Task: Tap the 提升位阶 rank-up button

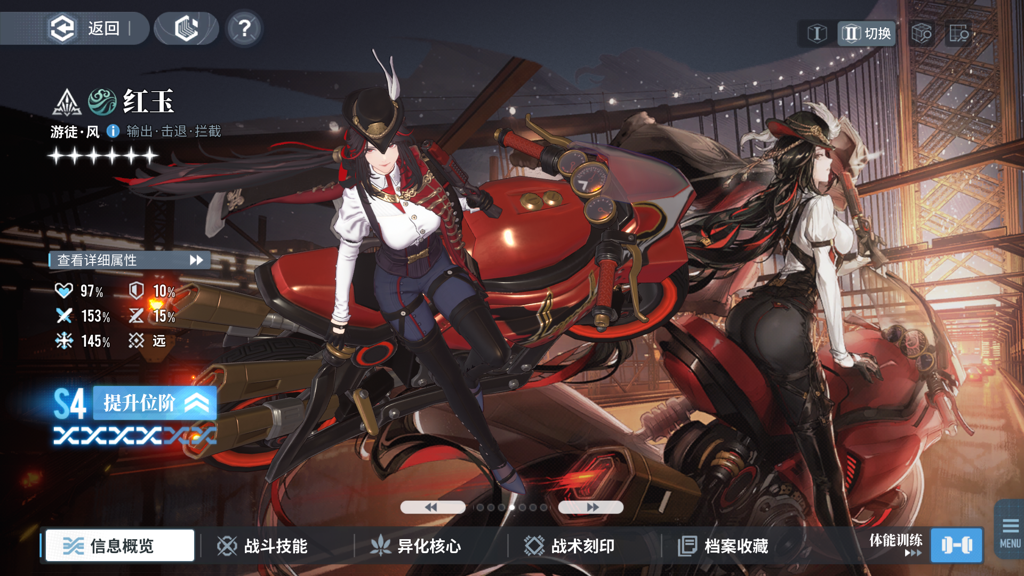Action: point(155,403)
